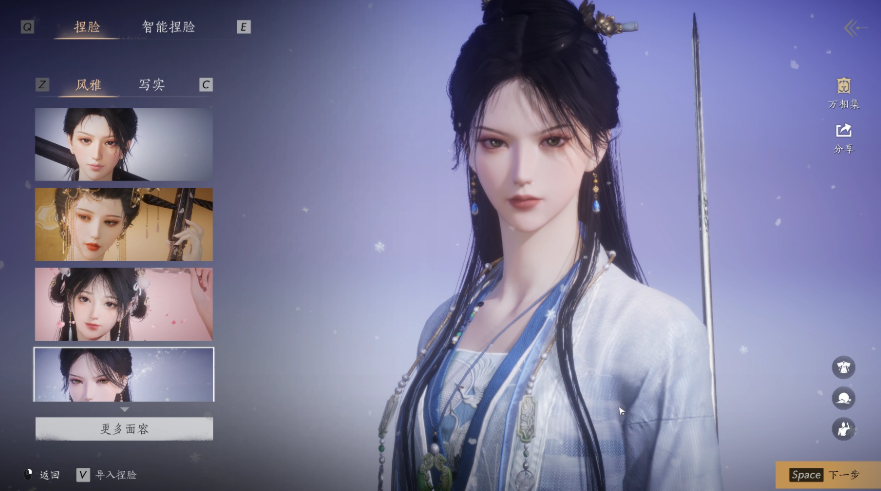Expand the preset list with the small down arrow
This screenshot has width=881, height=491.
coord(124,409)
